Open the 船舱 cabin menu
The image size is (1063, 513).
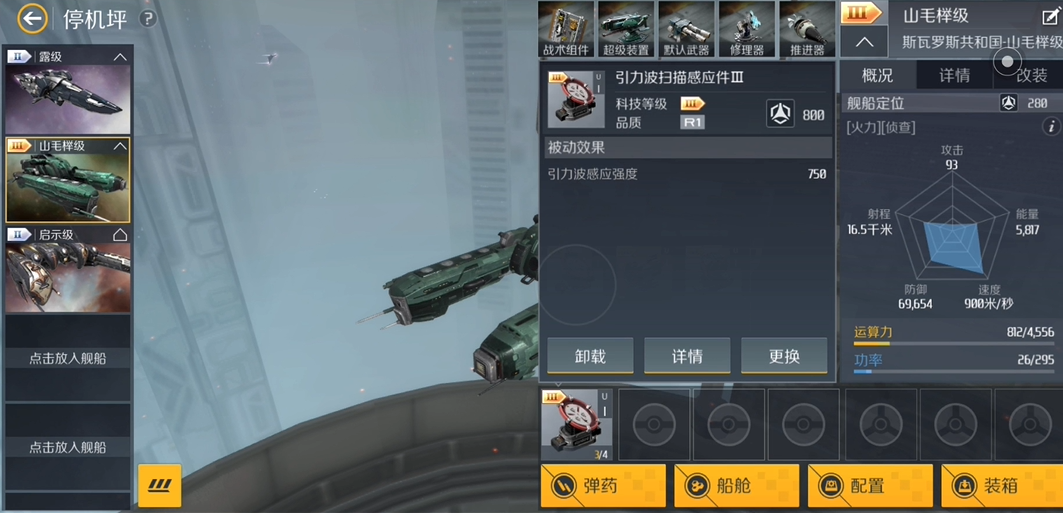point(736,486)
